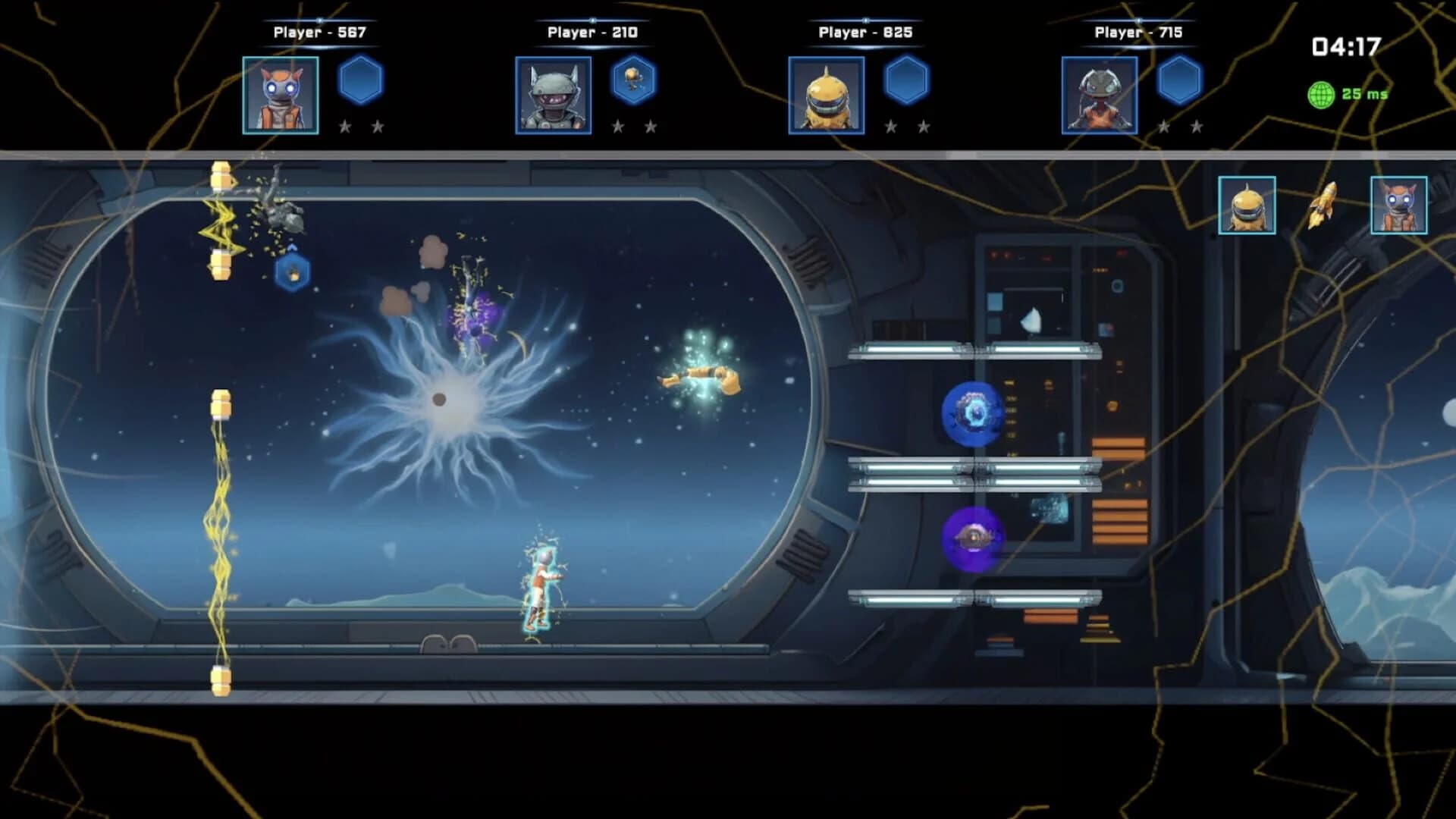1456x819 pixels.
Task: Click the floating hexagon power-up pickup
Action: pos(292,274)
